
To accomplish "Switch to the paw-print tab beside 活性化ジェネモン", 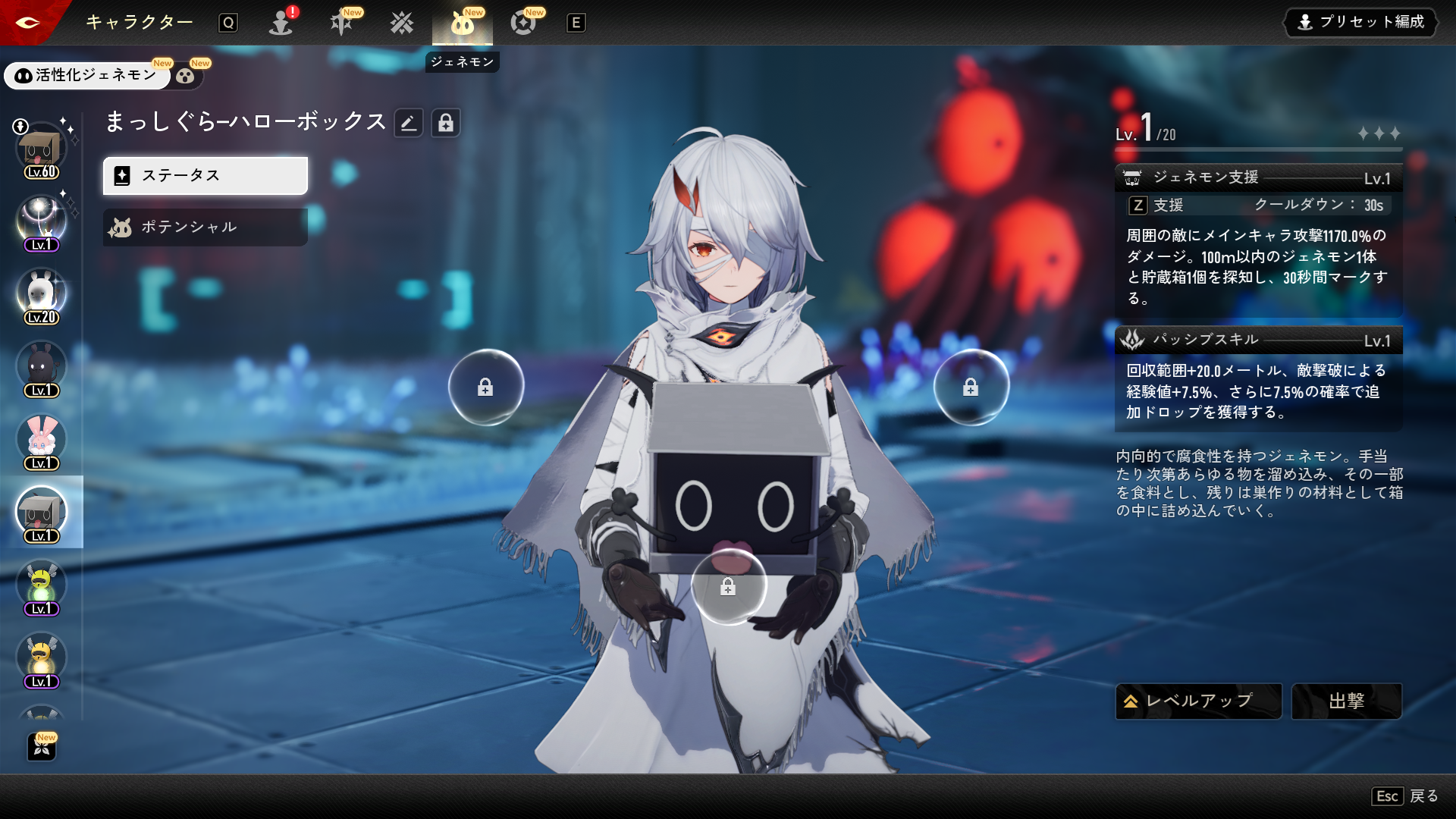I will click(x=186, y=75).
